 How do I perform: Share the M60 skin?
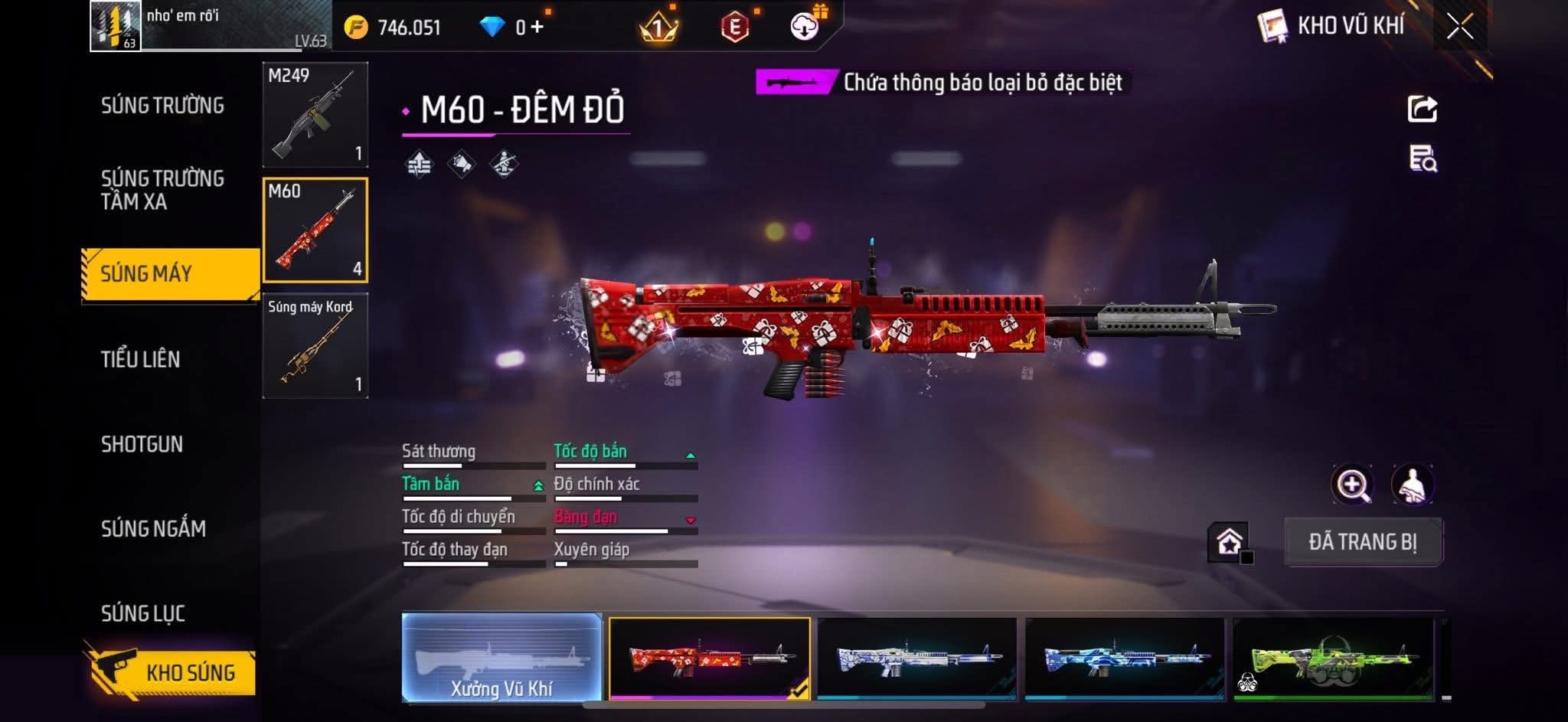pyautogui.click(x=1423, y=109)
